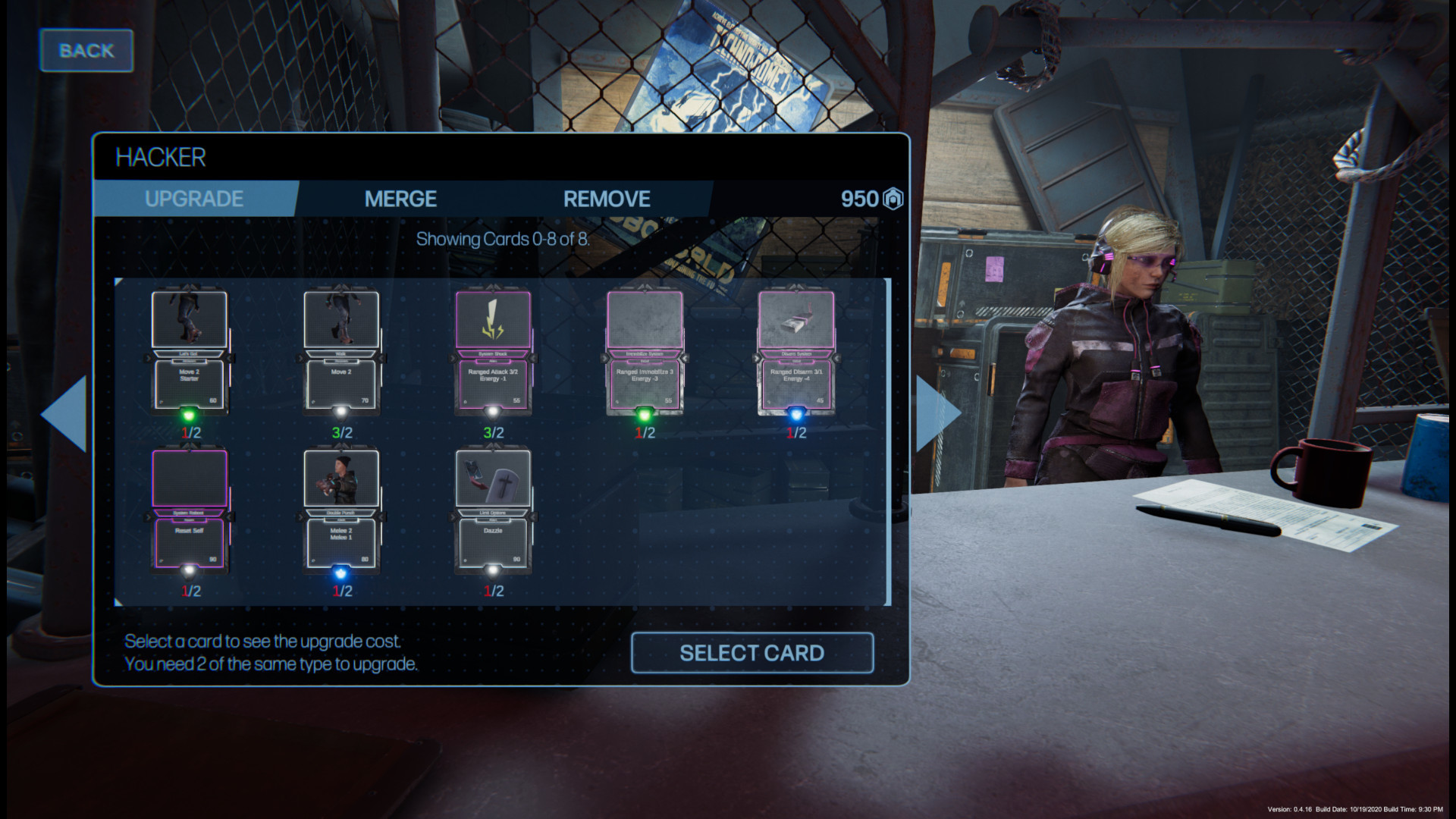Go back with the BACK button

pos(86,51)
